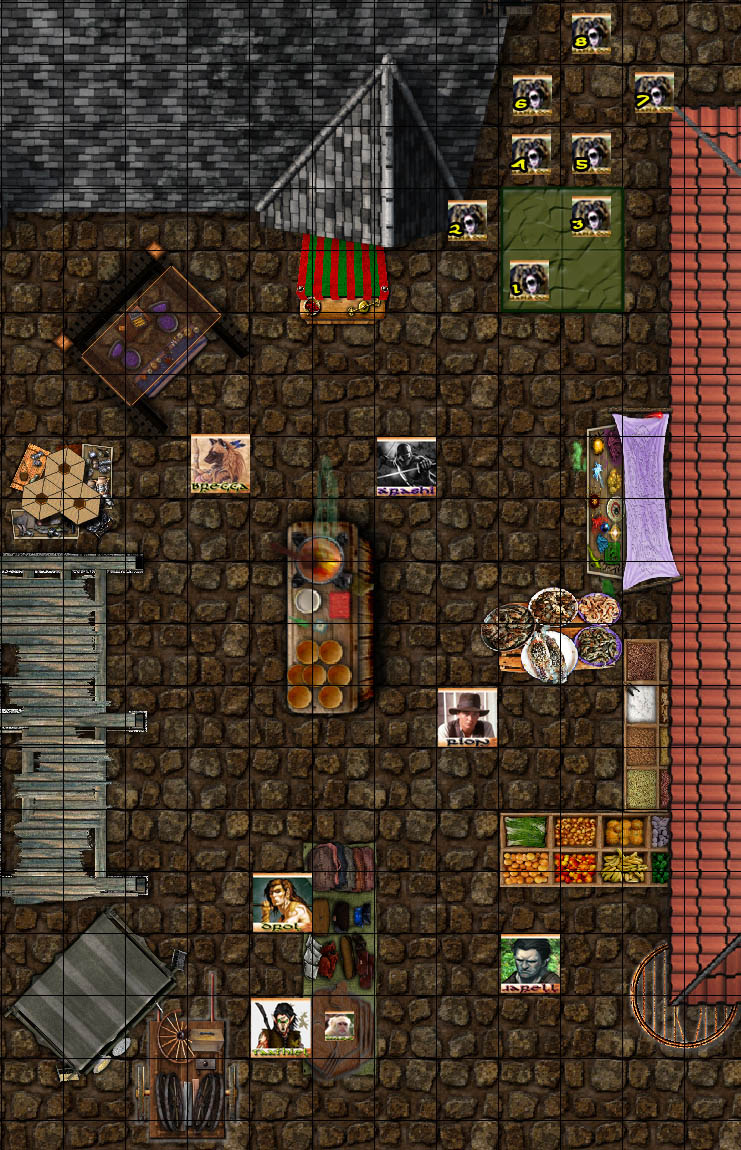The width and height of the screenshot is (741, 1150).
Task: Choose the Dion token with the hat
Action: 467,716
